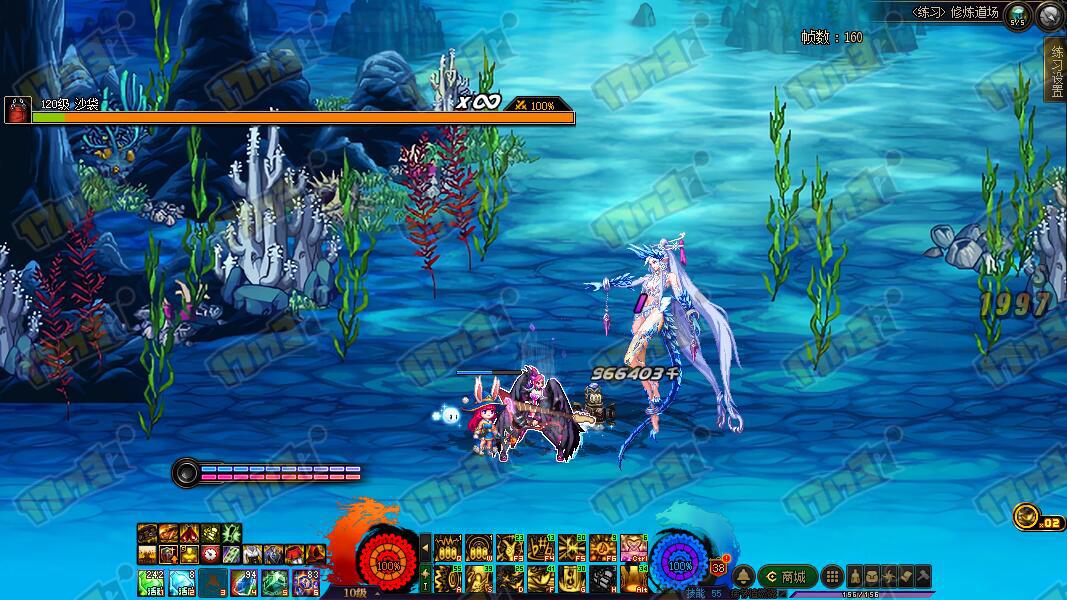
Task: Cast the pink Ctrl skill
Action: pyautogui.click(x=634, y=548)
